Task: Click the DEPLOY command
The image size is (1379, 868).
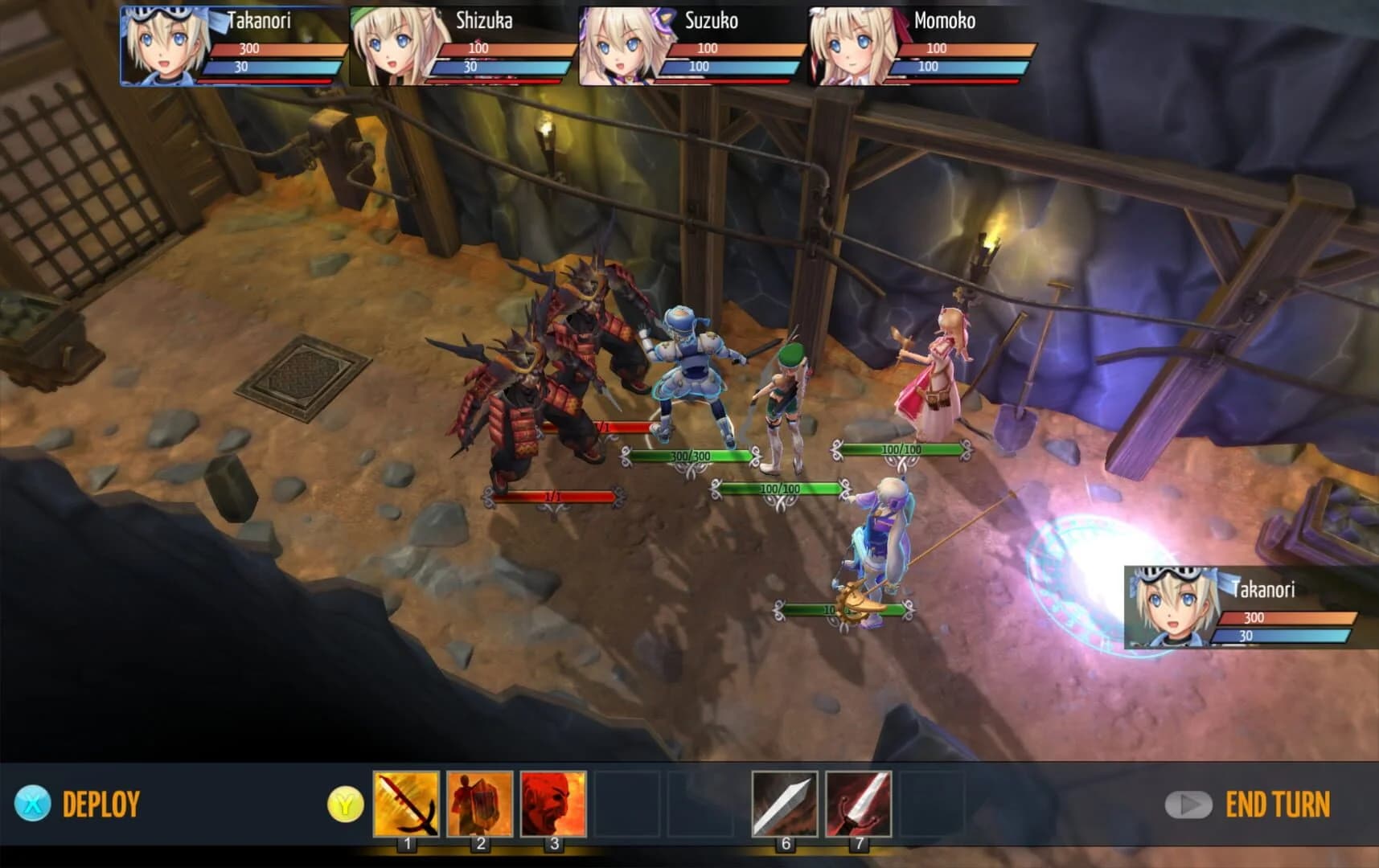Action: pyautogui.click(x=100, y=801)
